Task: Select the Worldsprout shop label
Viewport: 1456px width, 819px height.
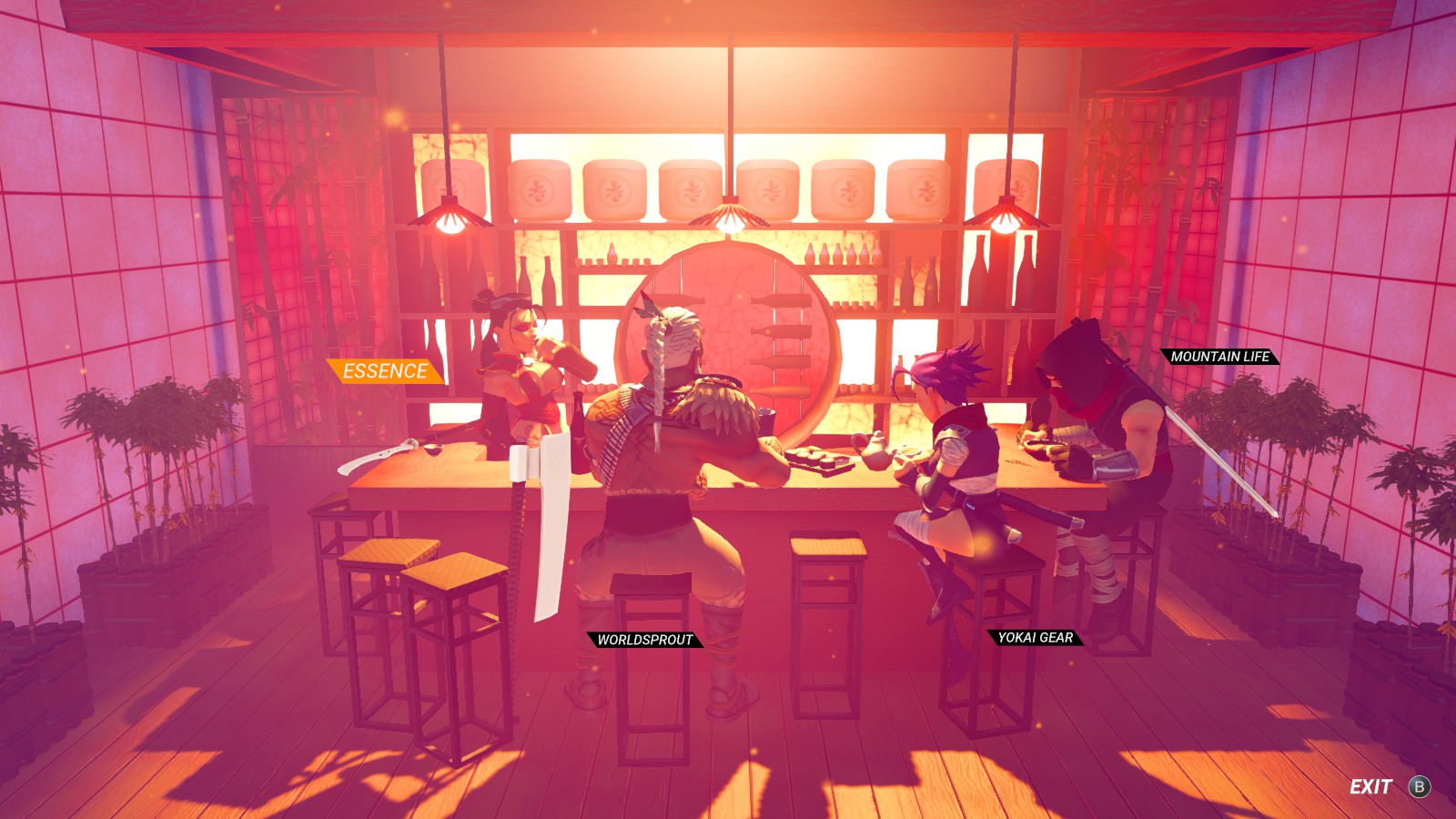Action: click(x=647, y=641)
